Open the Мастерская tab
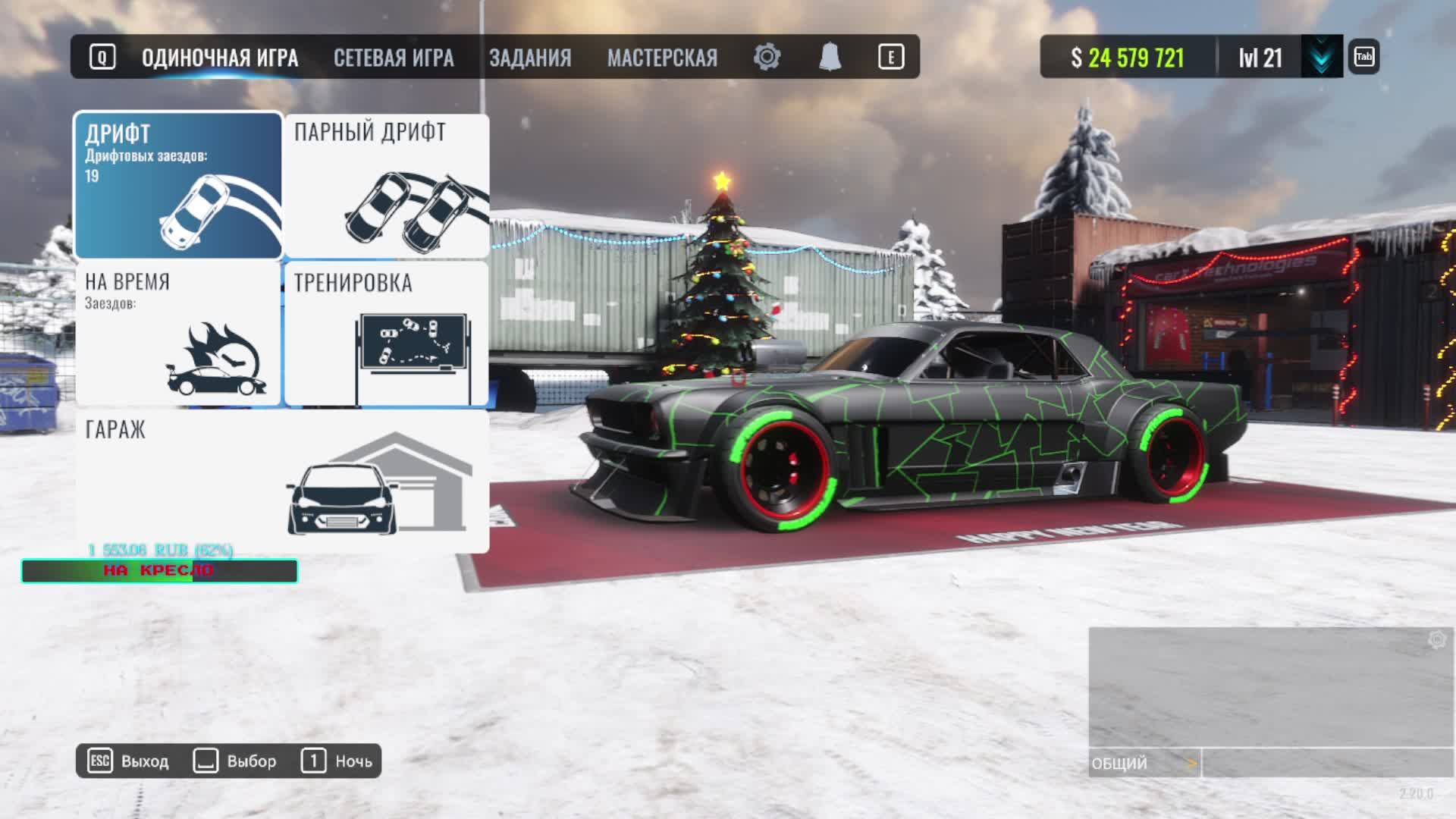Screen dimensions: 1456x819 [662, 58]
